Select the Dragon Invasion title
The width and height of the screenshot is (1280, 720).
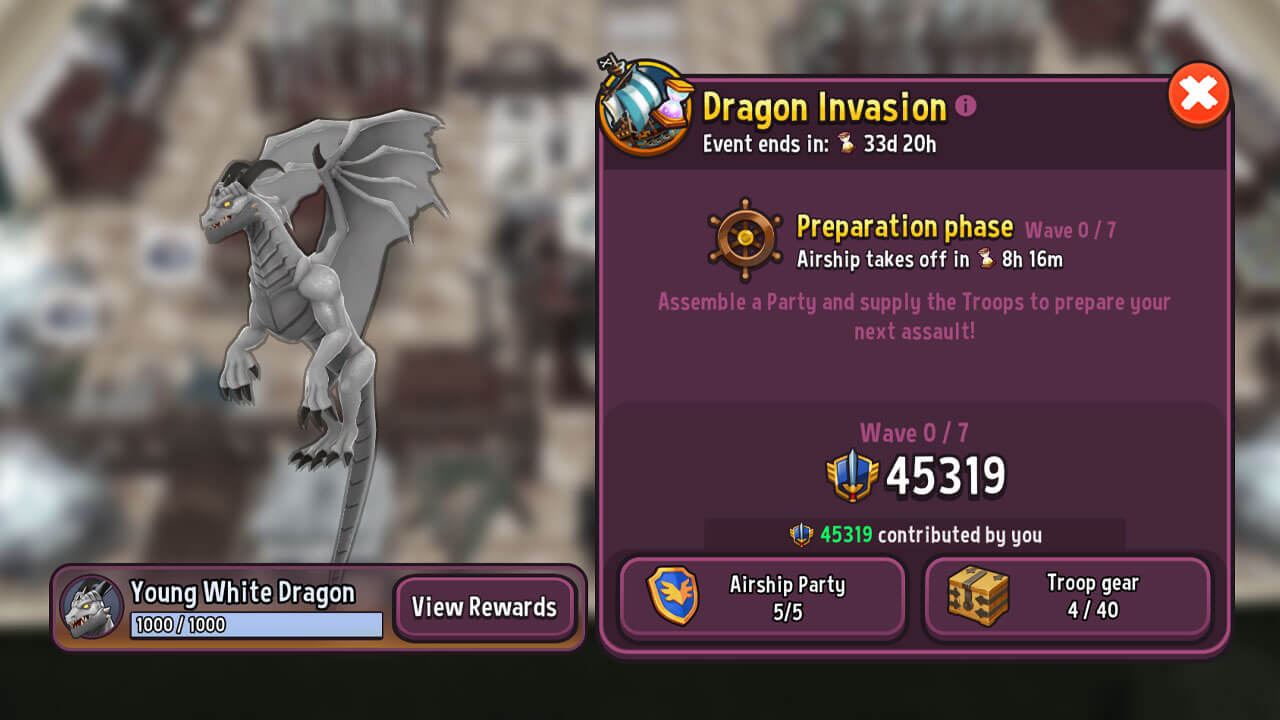click(x=824, y=106)
